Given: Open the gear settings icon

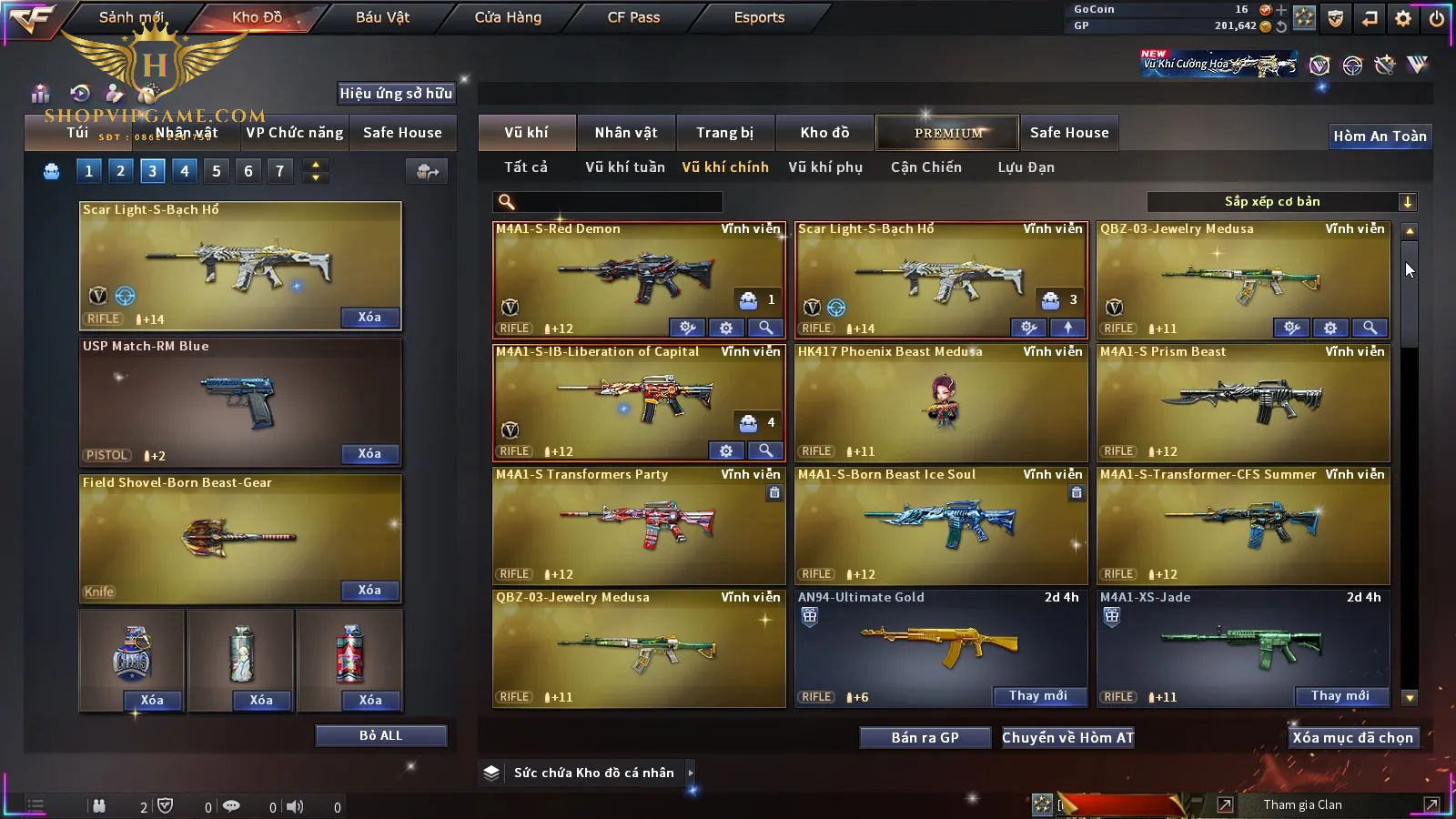Looking at the screenshot, I should point(1403,17).
